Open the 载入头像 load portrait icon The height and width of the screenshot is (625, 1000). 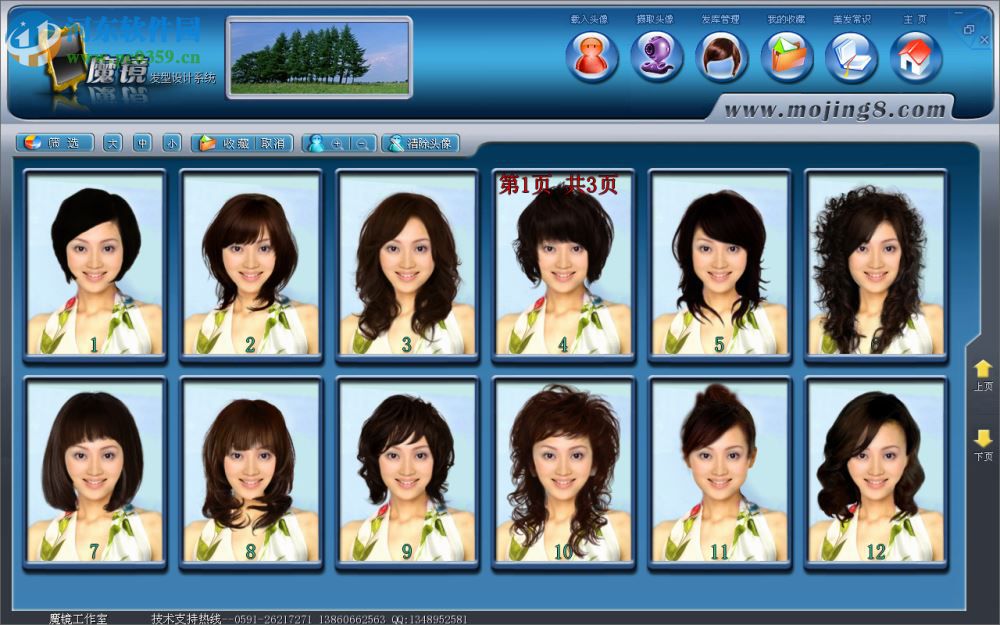pyautogui.click(x=591, y=56)
